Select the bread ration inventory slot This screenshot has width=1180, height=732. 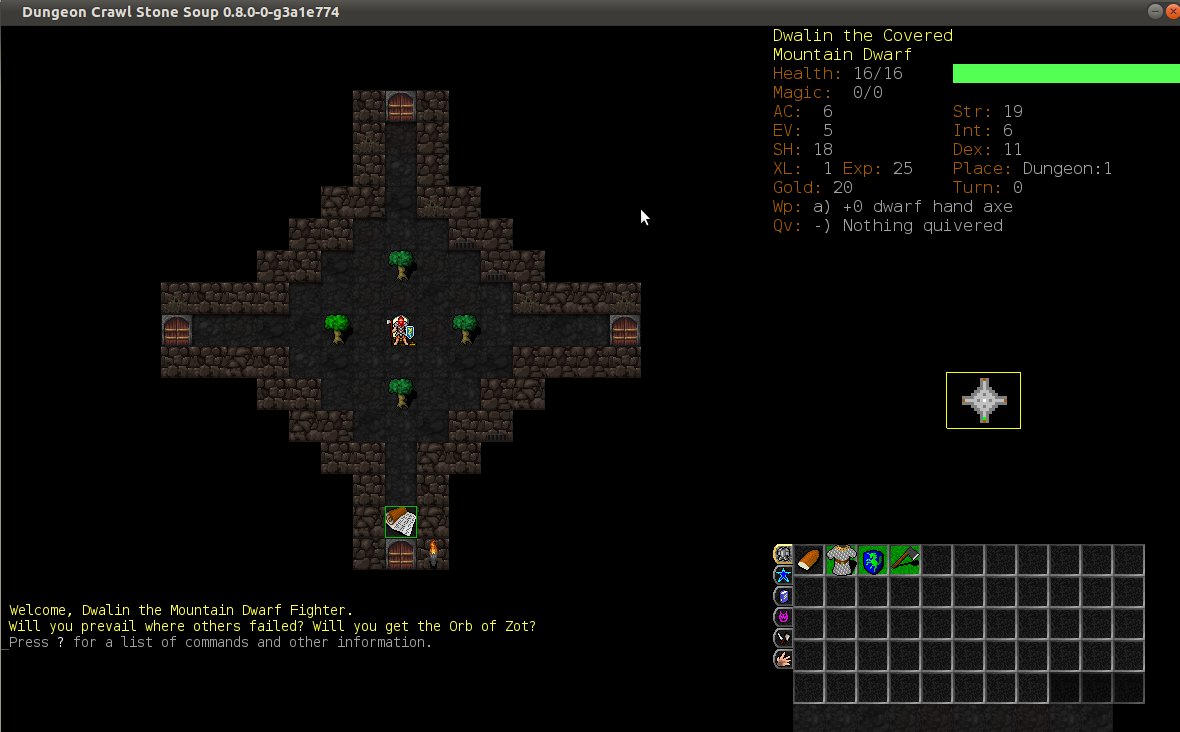click(809, 560)
